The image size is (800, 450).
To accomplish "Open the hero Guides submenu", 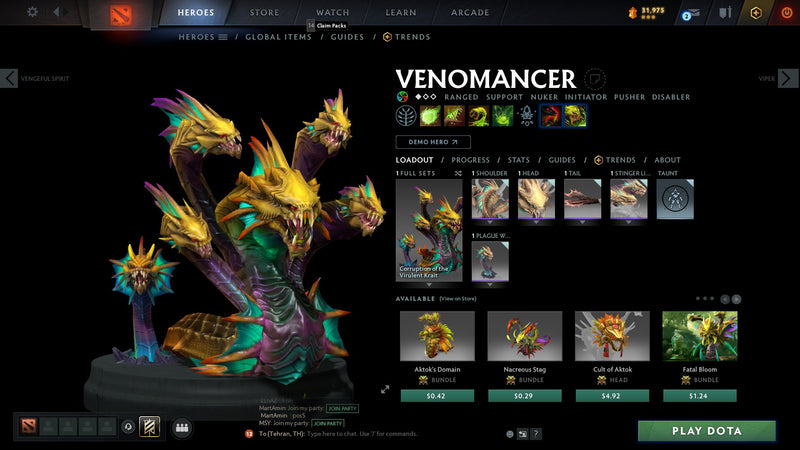I will pyautogui.click(x=347, y=37).
